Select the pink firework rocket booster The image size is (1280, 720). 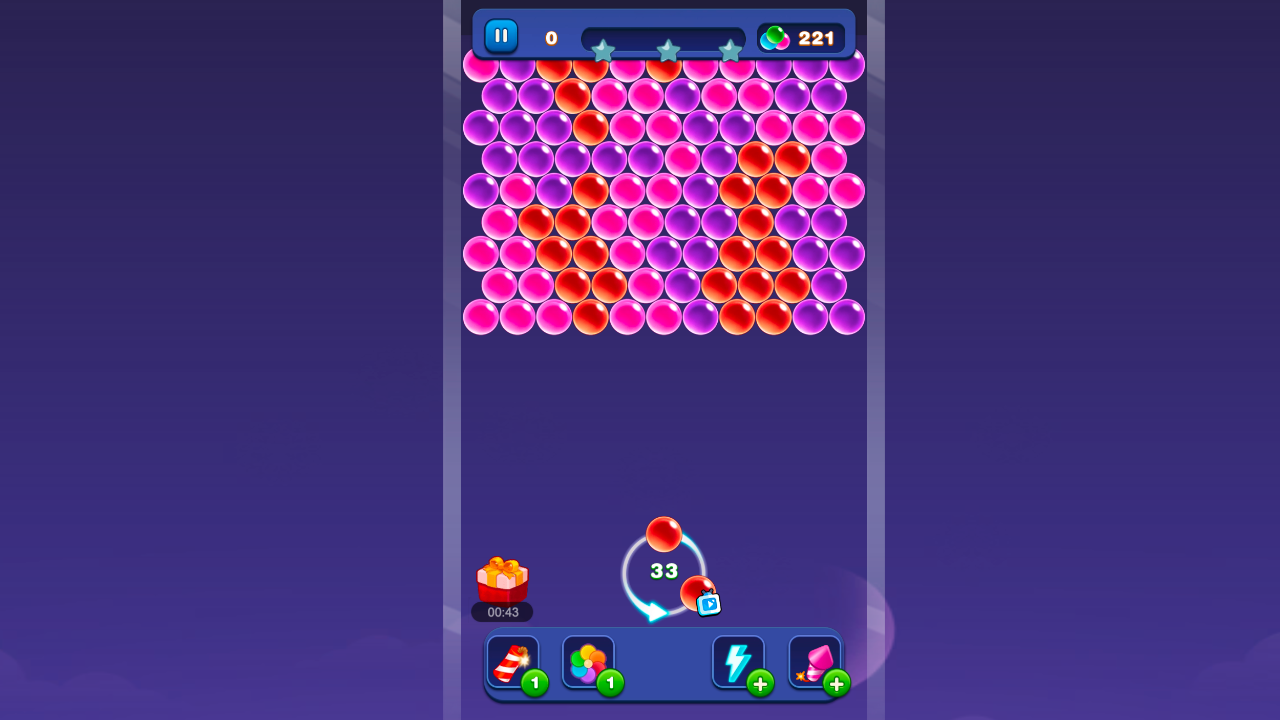(x=813, y=660)
